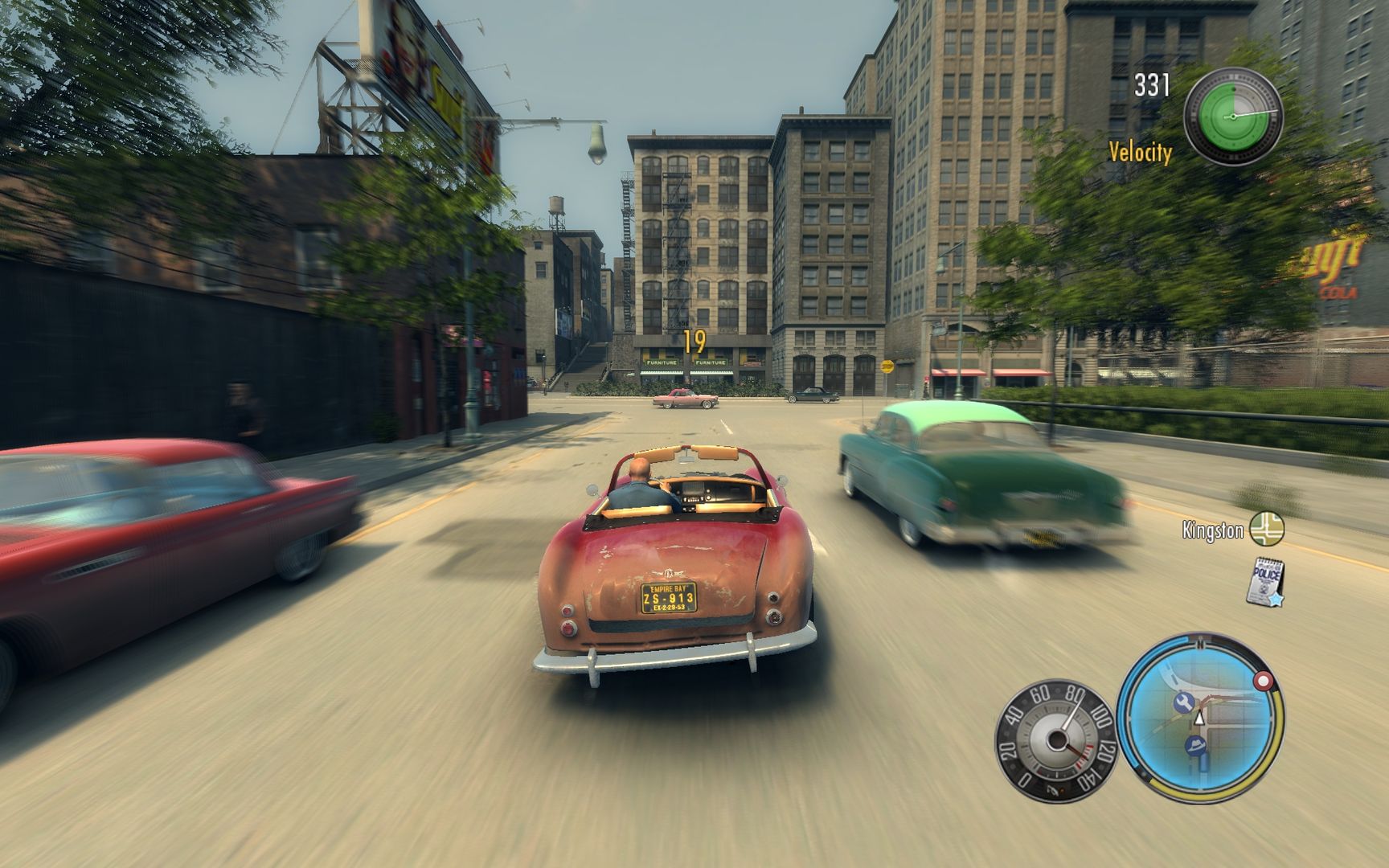The image size is (1389, 868).
Task: Select the Kingston location name text
Action: click(x=1213, y=529)
